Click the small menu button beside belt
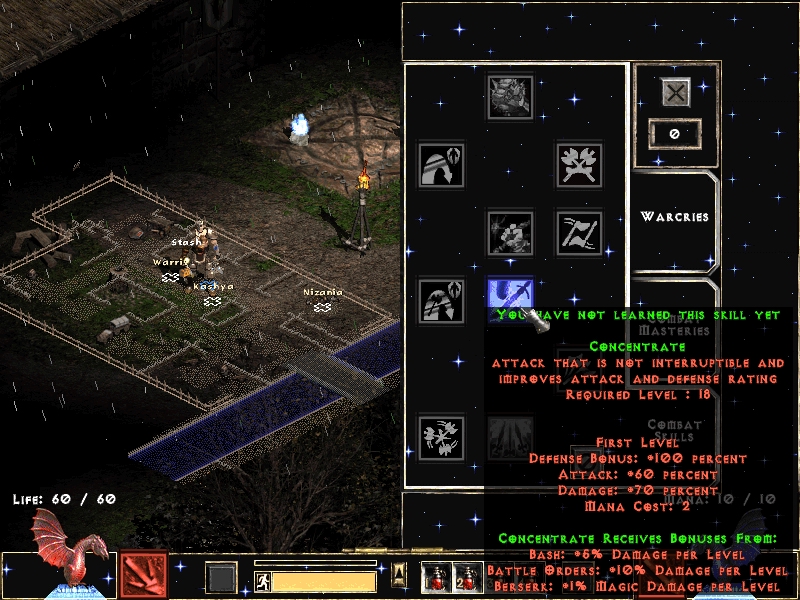 399,572
